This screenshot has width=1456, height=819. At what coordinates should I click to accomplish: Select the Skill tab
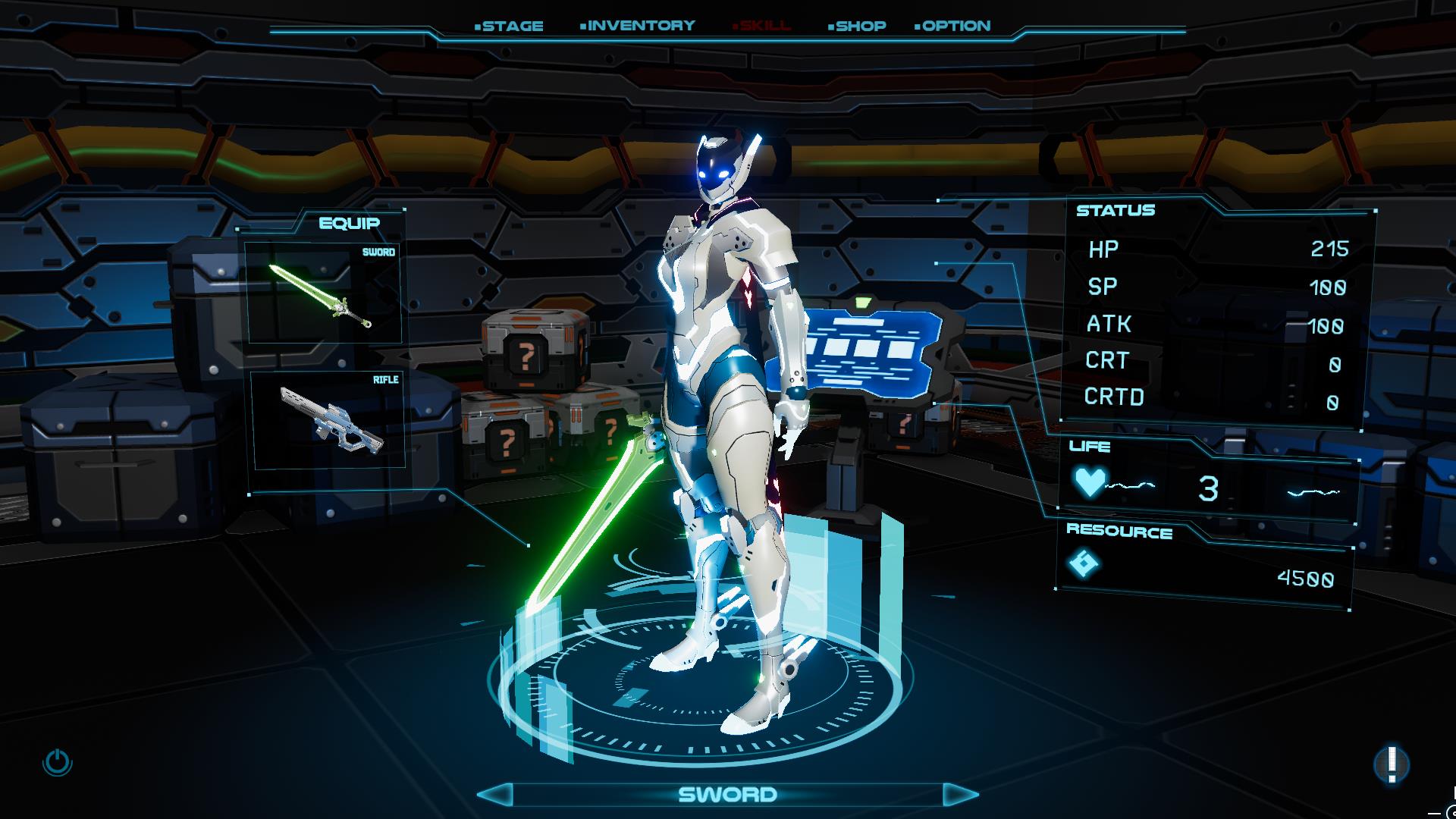762,26
